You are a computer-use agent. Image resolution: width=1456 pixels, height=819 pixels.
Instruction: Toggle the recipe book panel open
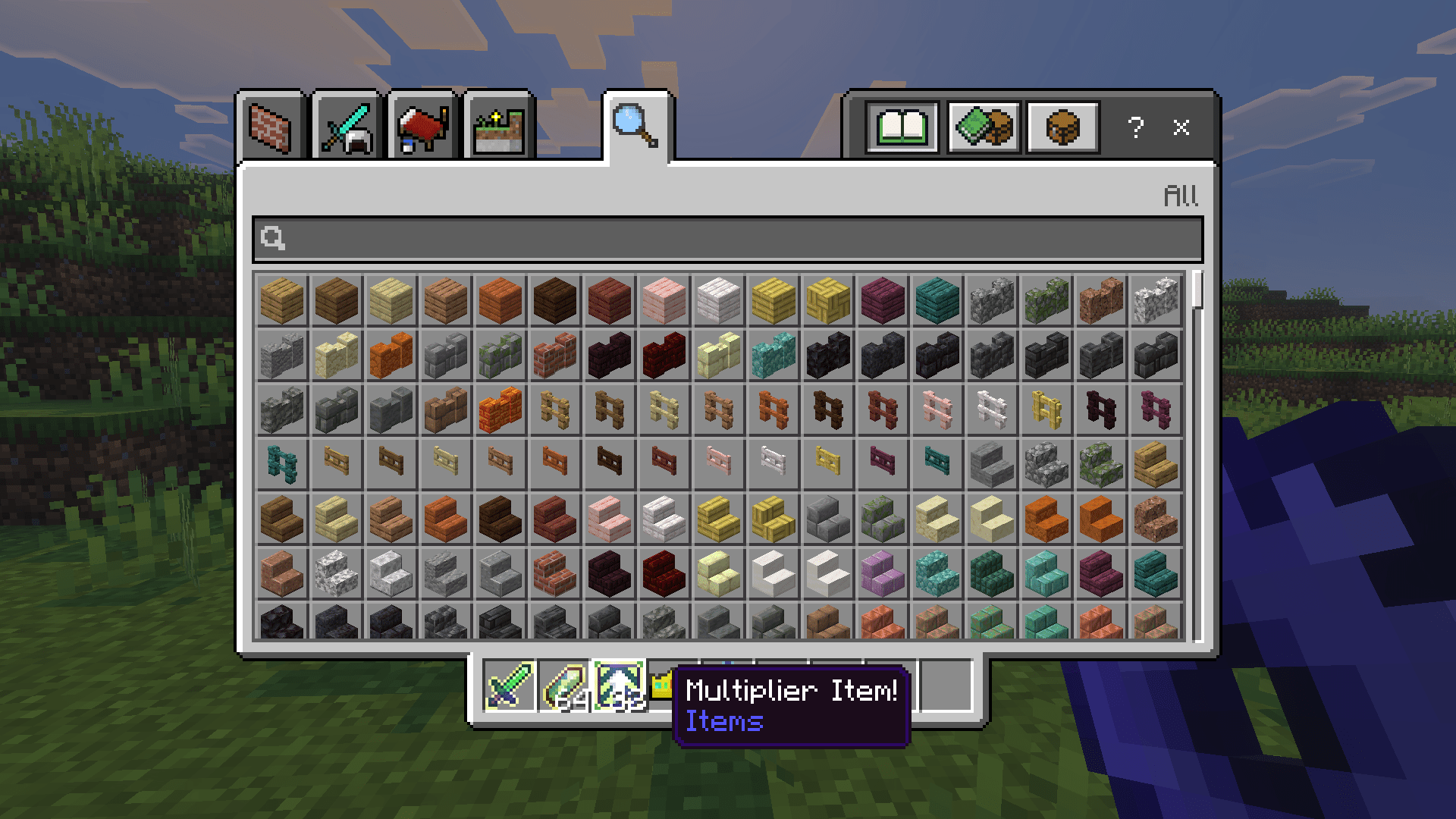click(x=902, y=127)
